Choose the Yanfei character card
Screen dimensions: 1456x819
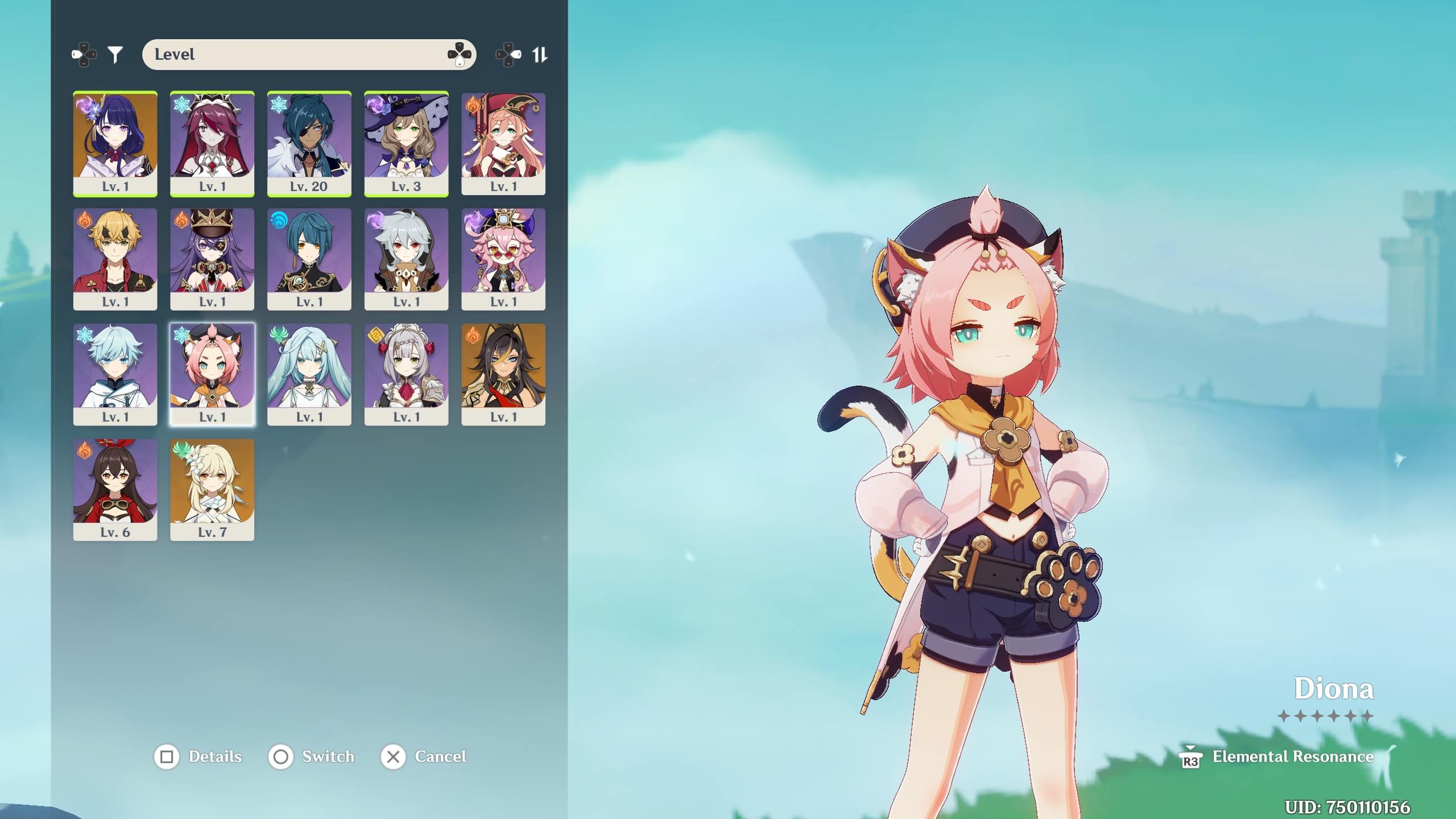pos(503,143)
